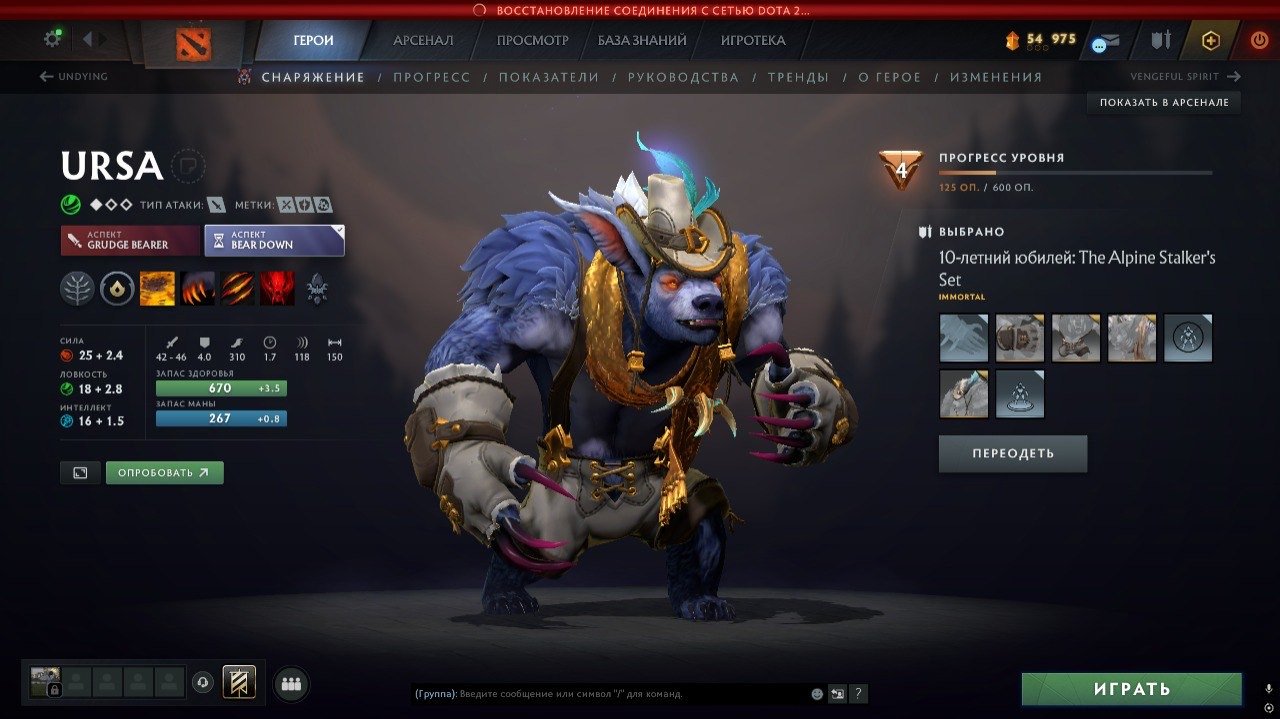This screenshot has height=719, width=1280.
Task: Start matchmaking with the ИГРАТЬ button
Action: (1131, 689)
